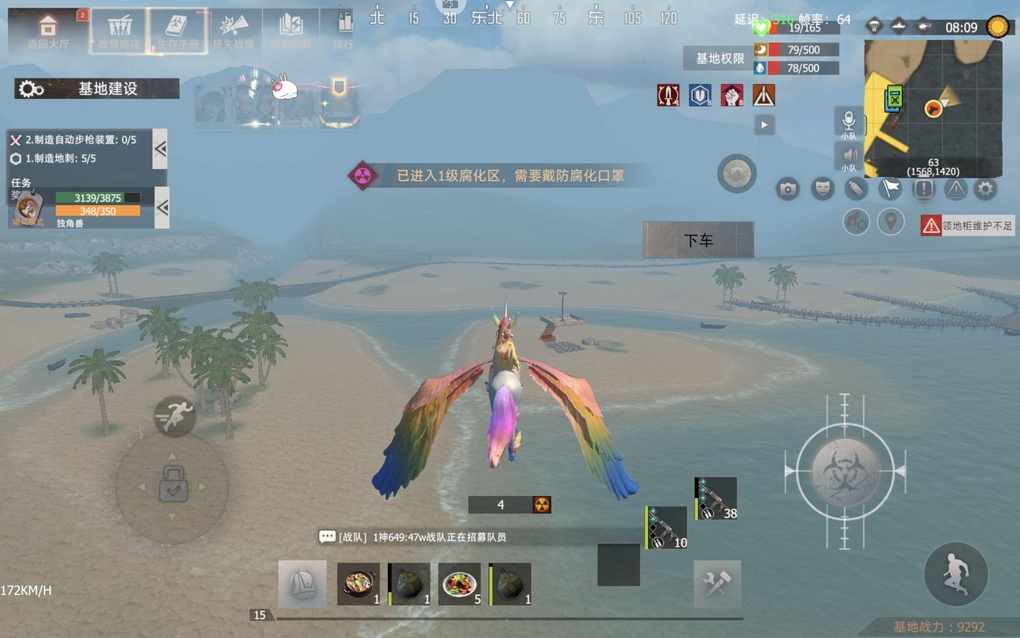Tap the biohazard fire button
This screenshot has height=638, width=1020.
[845, 469]
